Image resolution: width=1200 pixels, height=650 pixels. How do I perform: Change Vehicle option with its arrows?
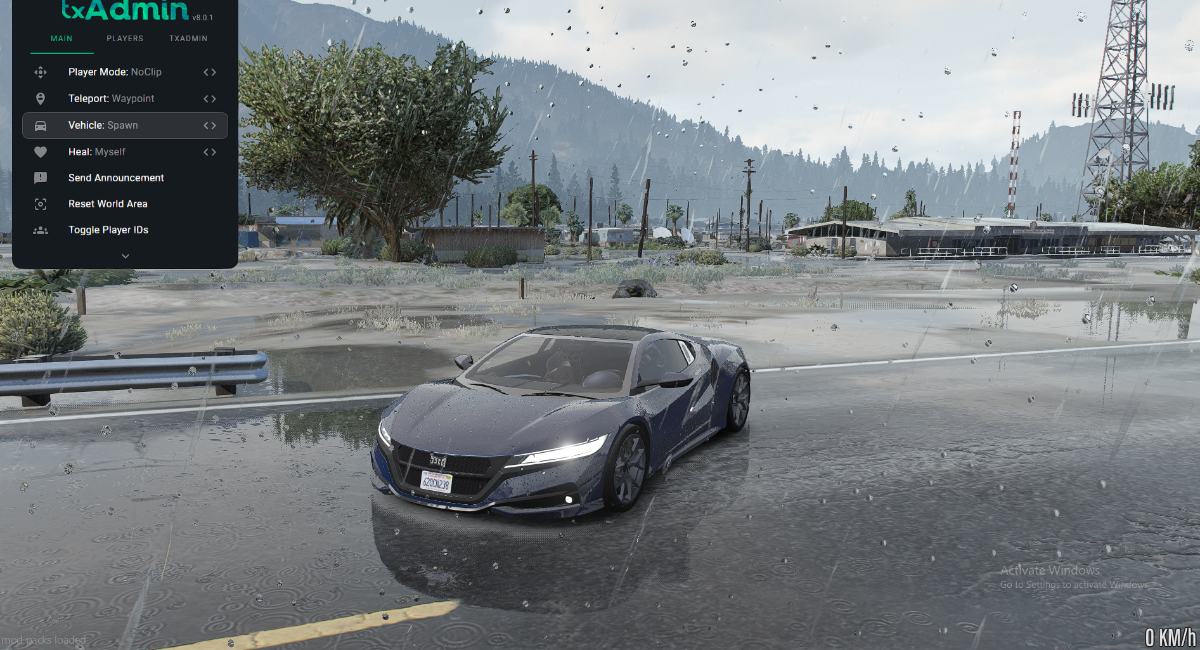click(209, 125)
